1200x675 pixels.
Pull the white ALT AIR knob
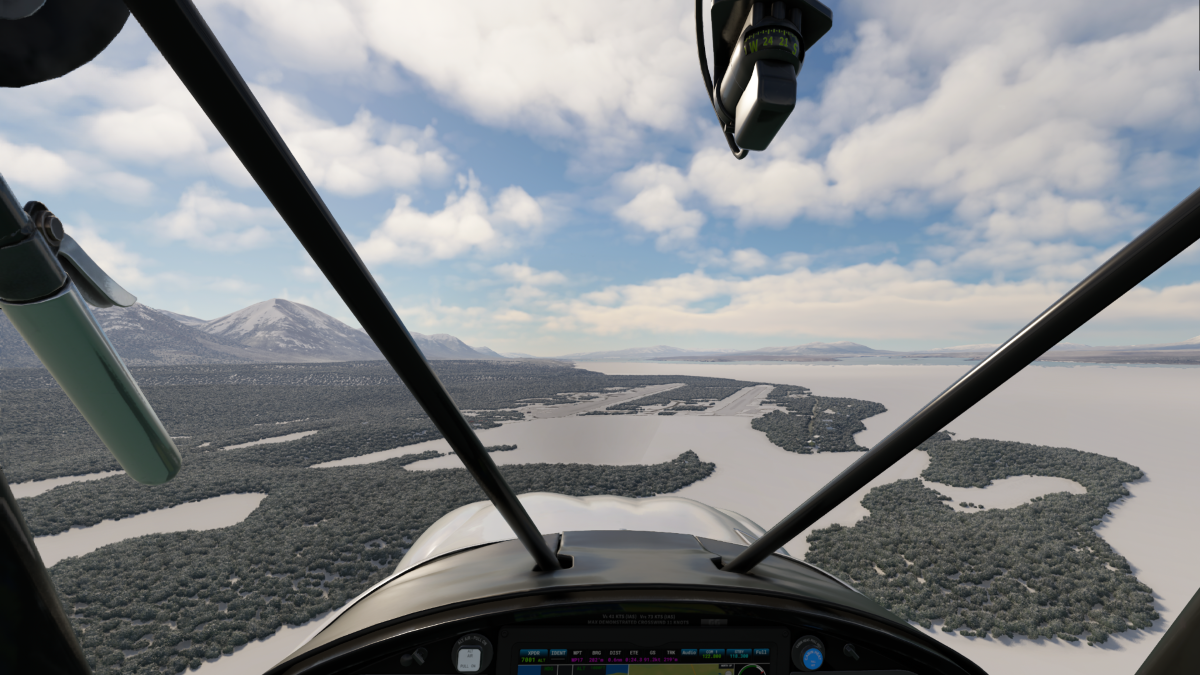pyautogui.click(x=470, y=655)
